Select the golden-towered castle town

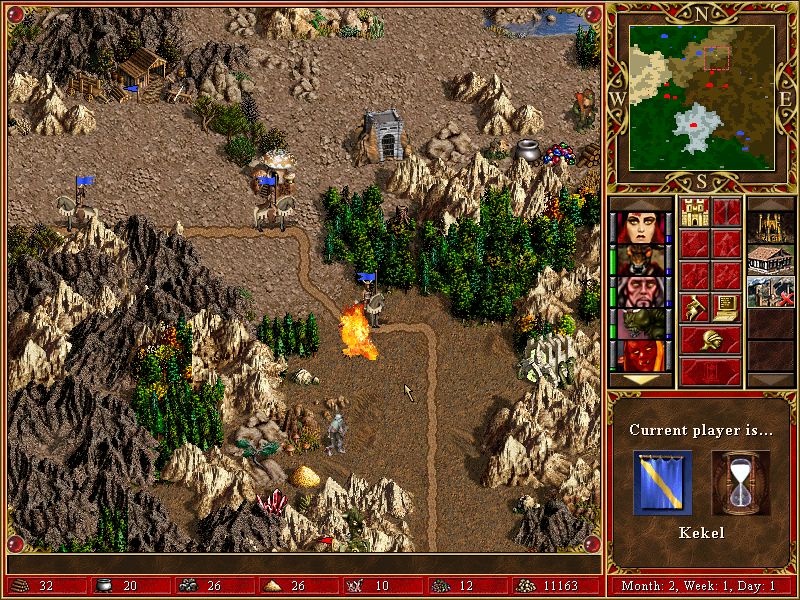(x=771, y=228)
